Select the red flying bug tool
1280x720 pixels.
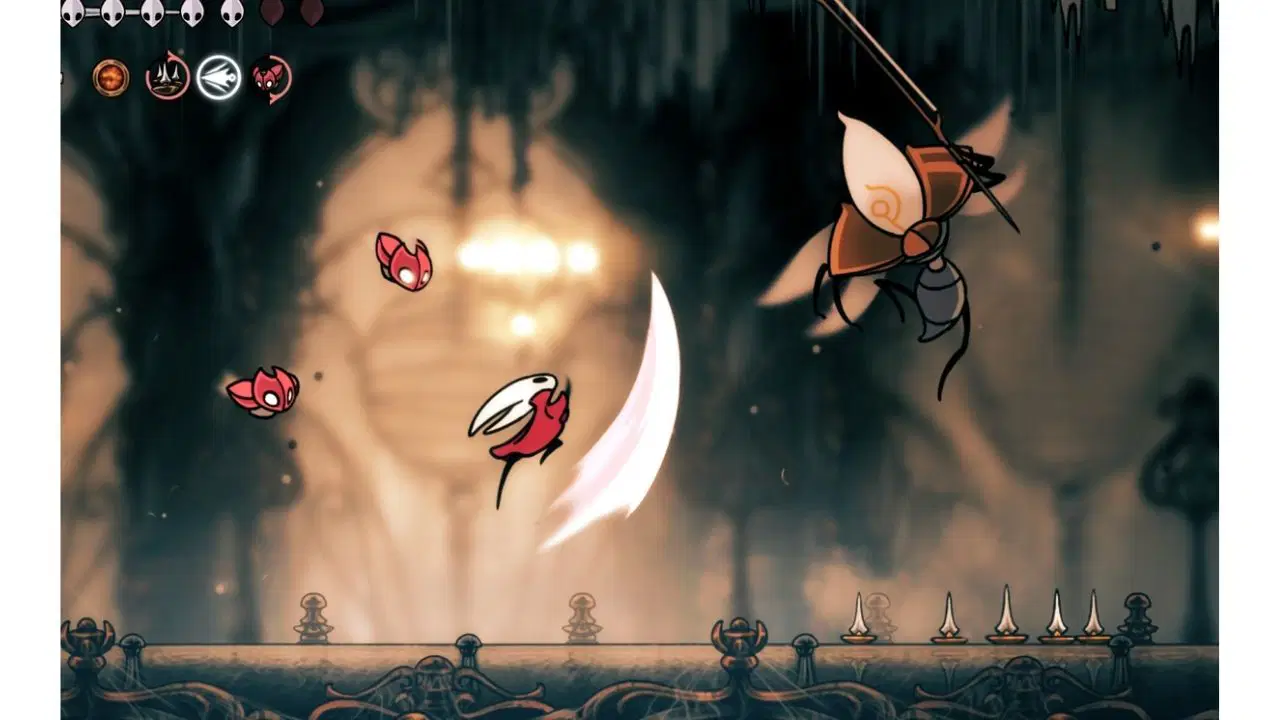[270, 77]
